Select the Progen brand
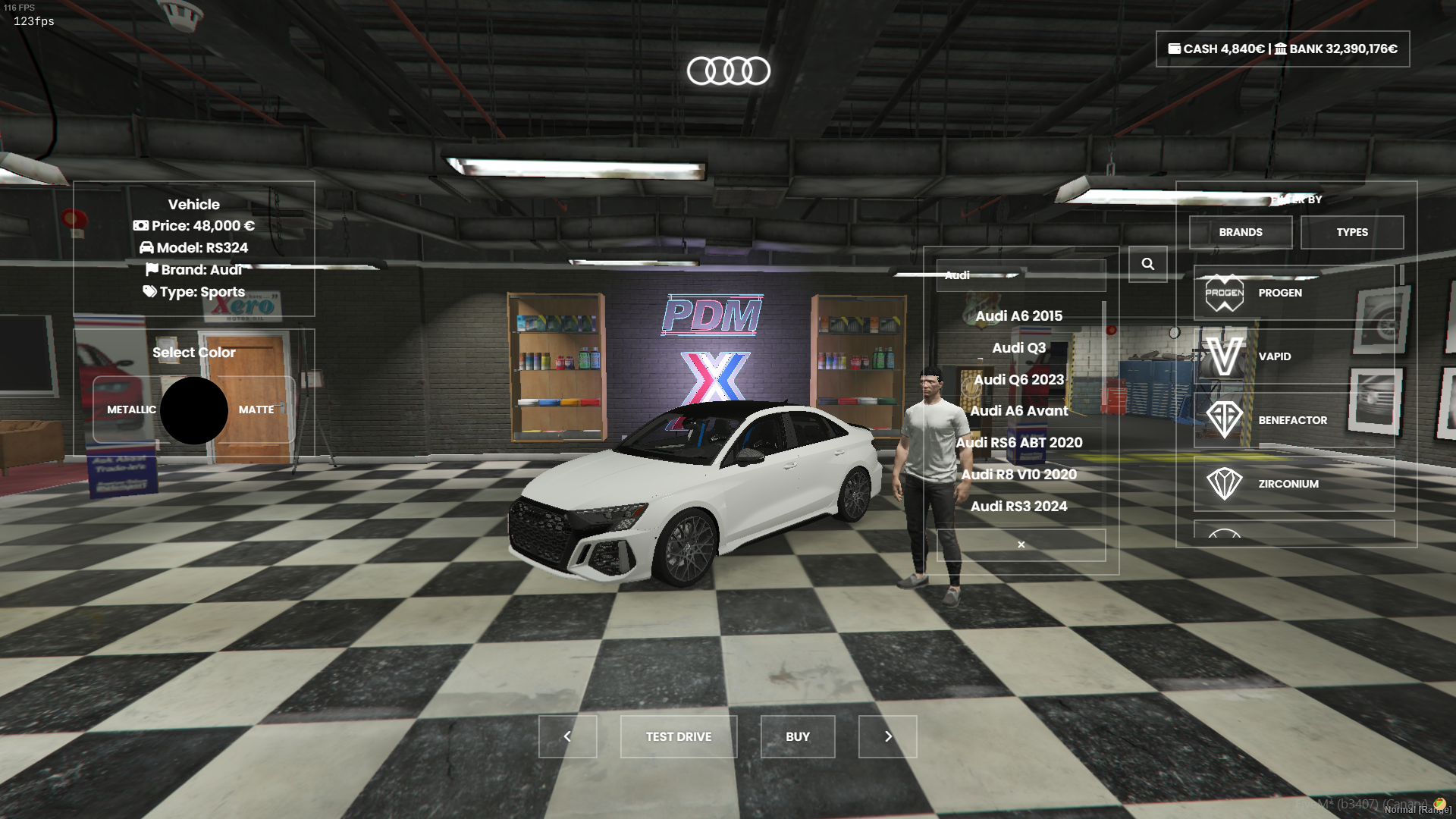Image resolution: width=1456 pixels, height=819 pixels. [1293, 293]
